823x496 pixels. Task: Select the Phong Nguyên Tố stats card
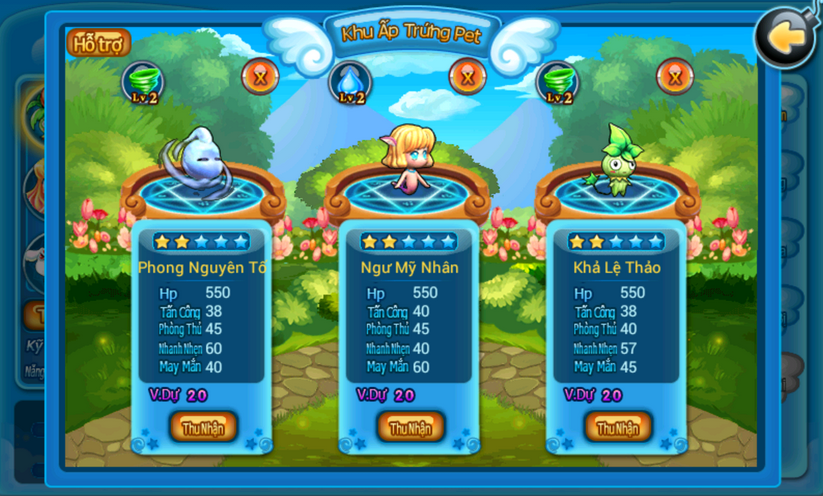(x=203, y=320)
